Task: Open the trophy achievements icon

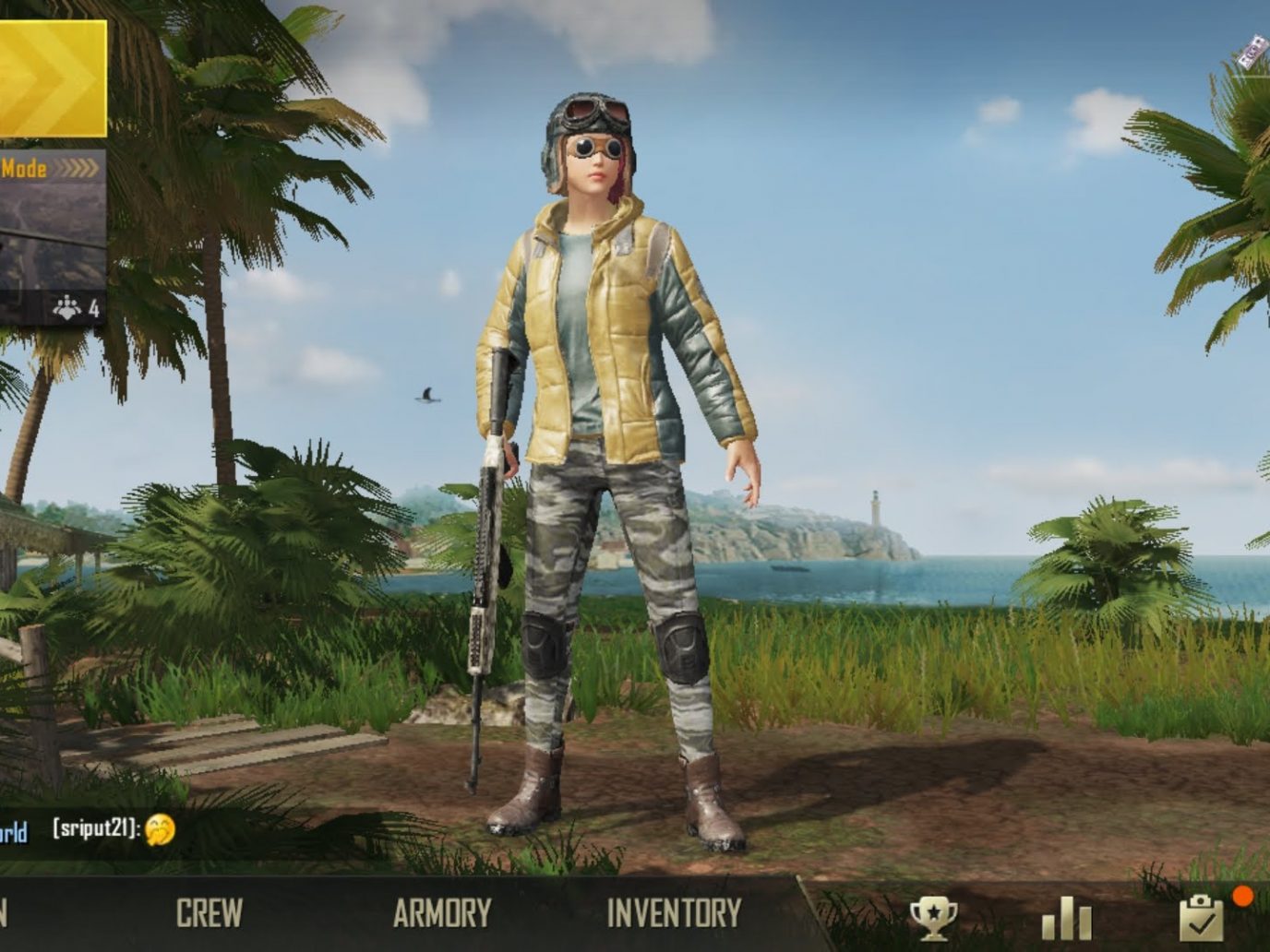Action: 933,918
